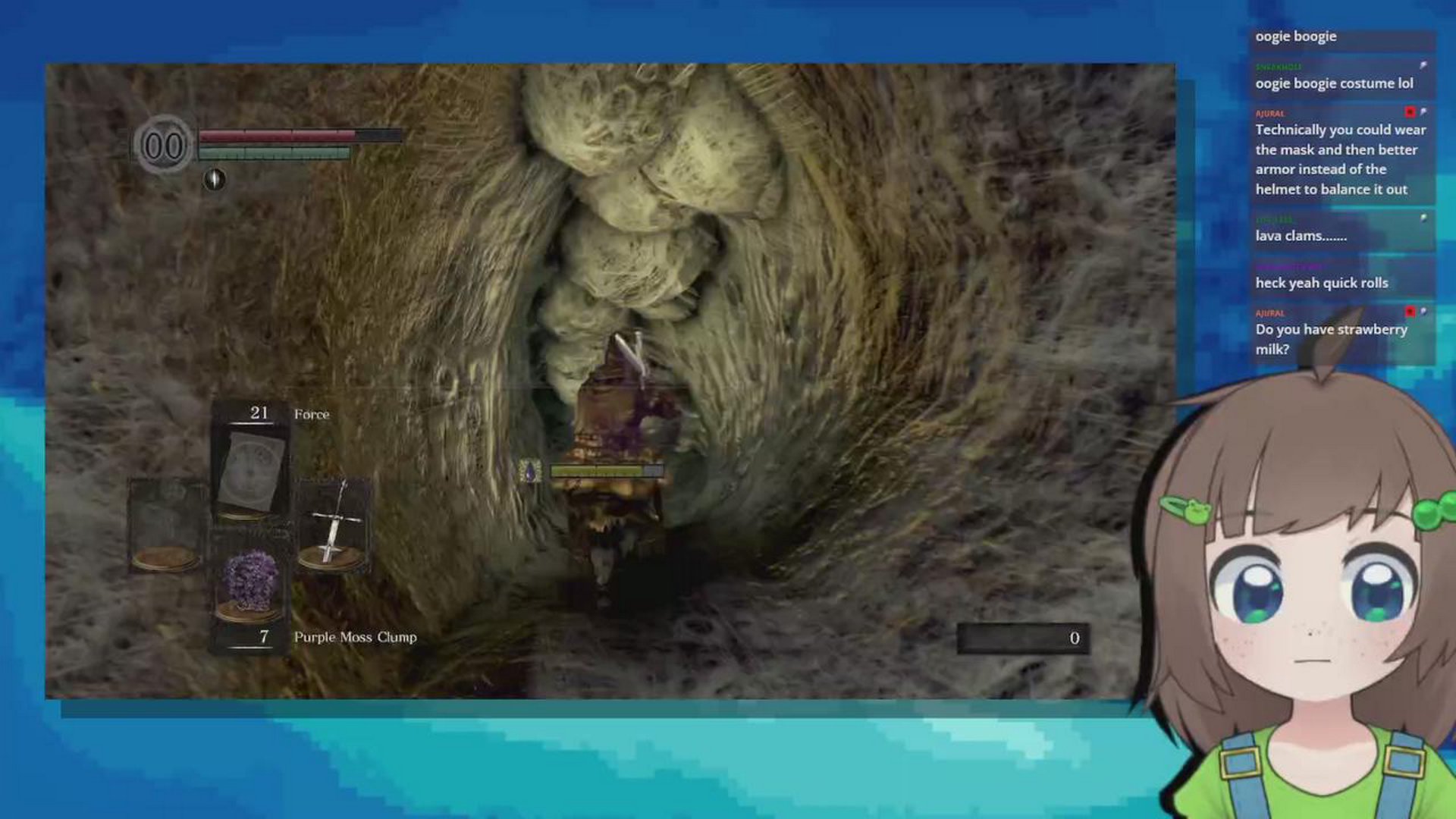Click the pin icon on the lava clams message
This screenshot has width=1456, height=819.
coord(1424,218)
